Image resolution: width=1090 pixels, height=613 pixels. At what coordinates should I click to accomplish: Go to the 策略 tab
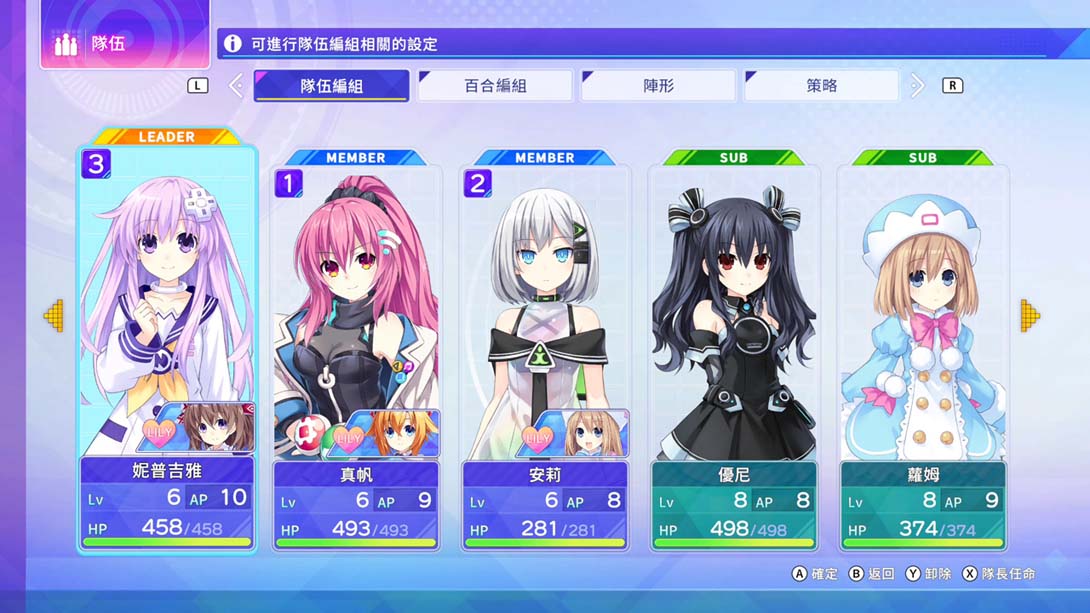coord(821,86)
